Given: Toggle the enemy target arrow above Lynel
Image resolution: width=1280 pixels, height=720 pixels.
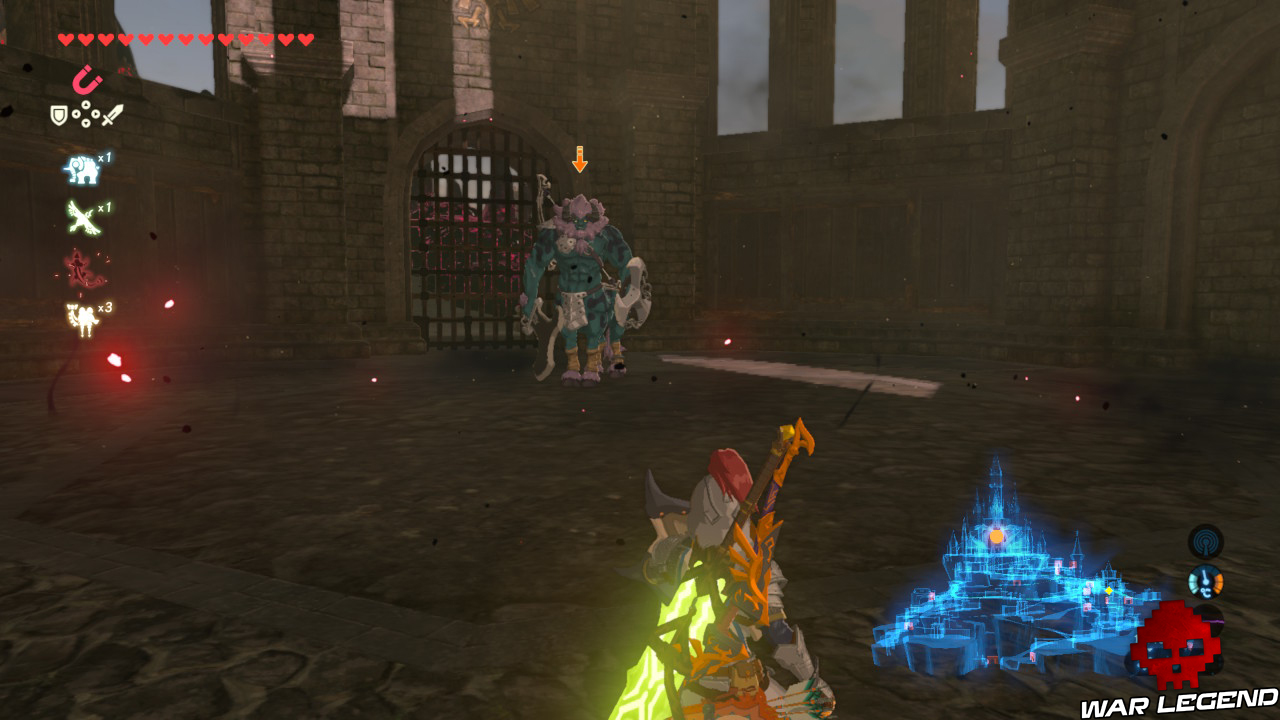Looking at the screenshot, I should point(578,158).
